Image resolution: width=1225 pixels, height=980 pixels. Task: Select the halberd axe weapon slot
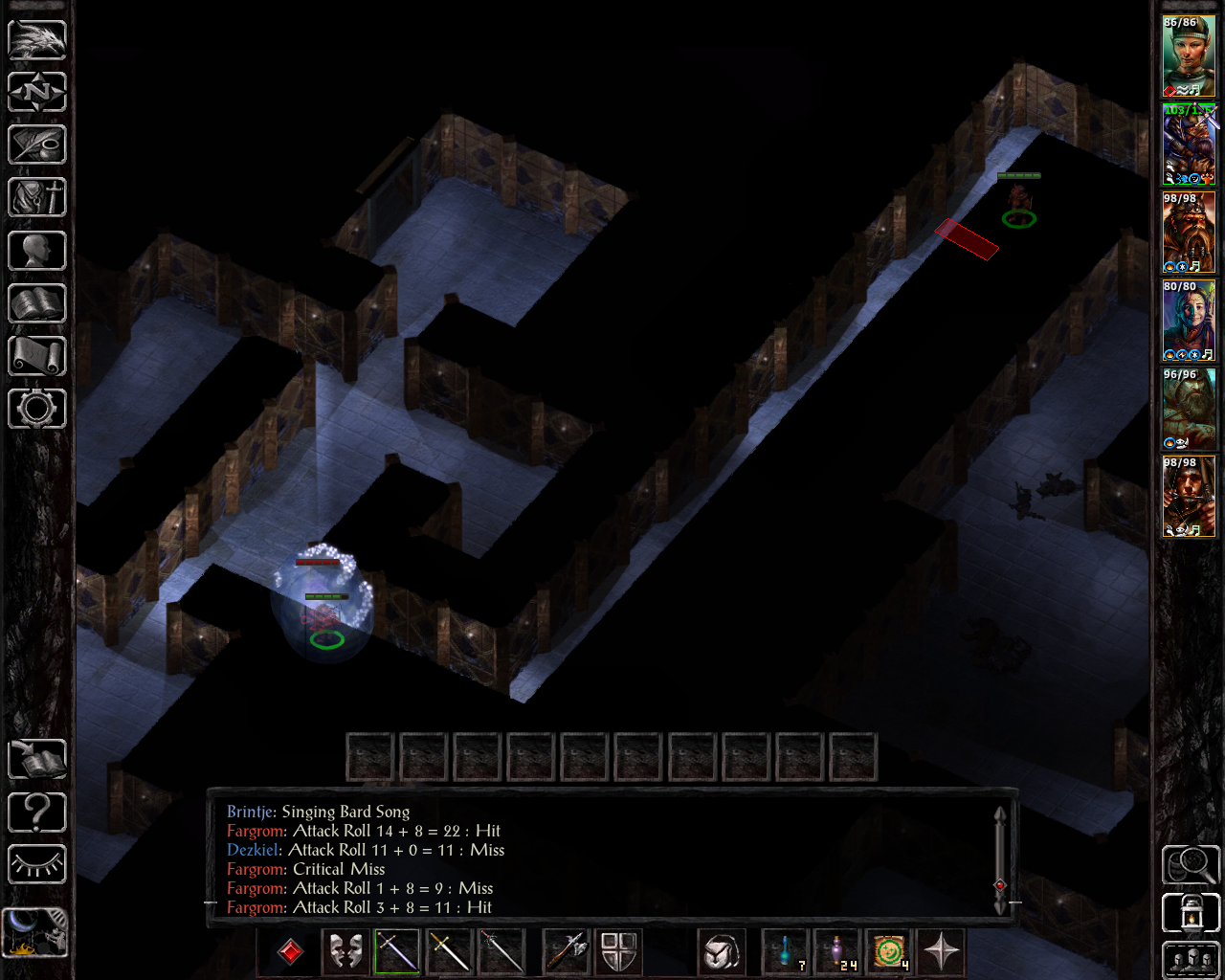[566, 951]
